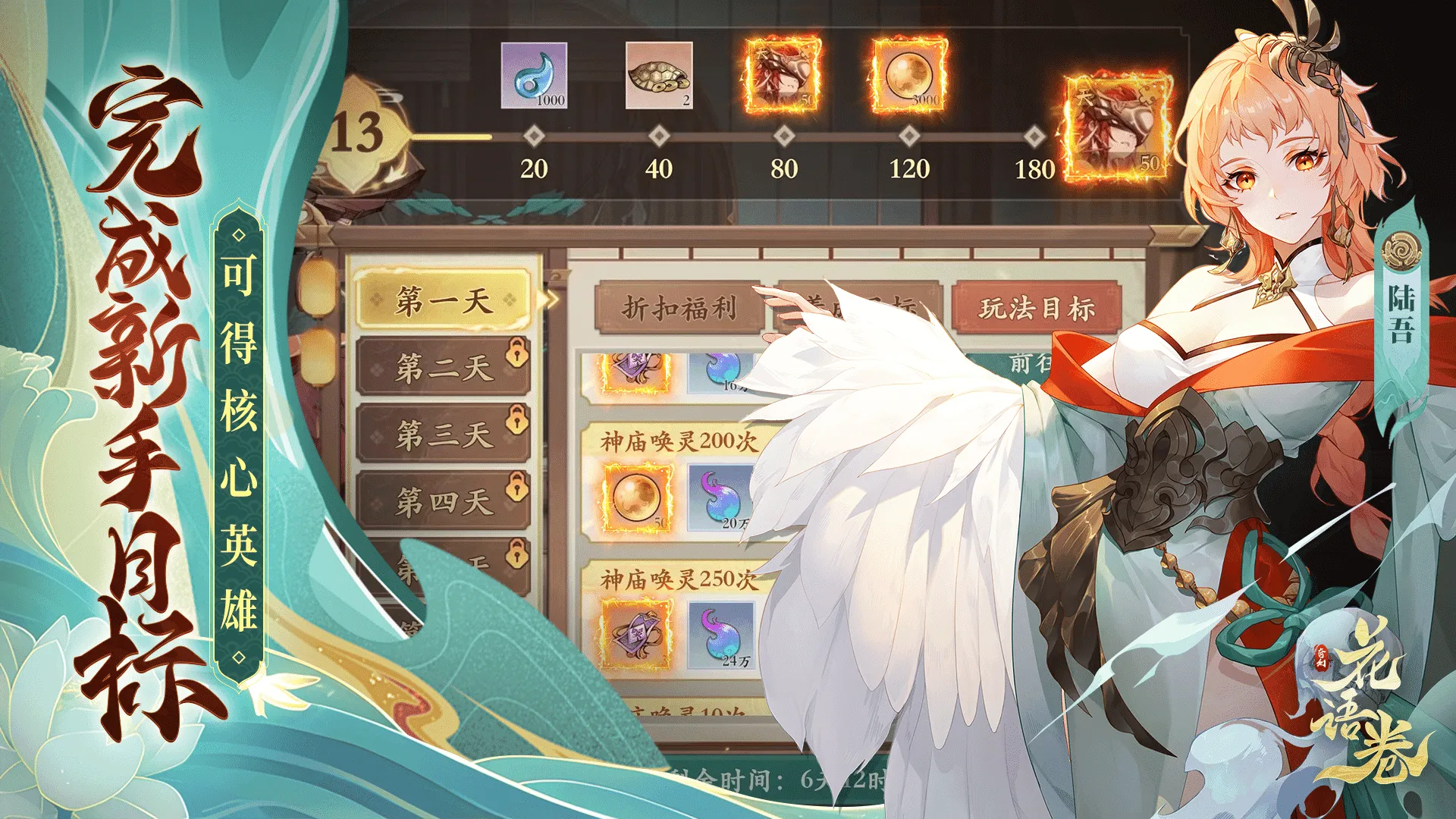Click the milestone diamond marker at 120

pos(908,138)
